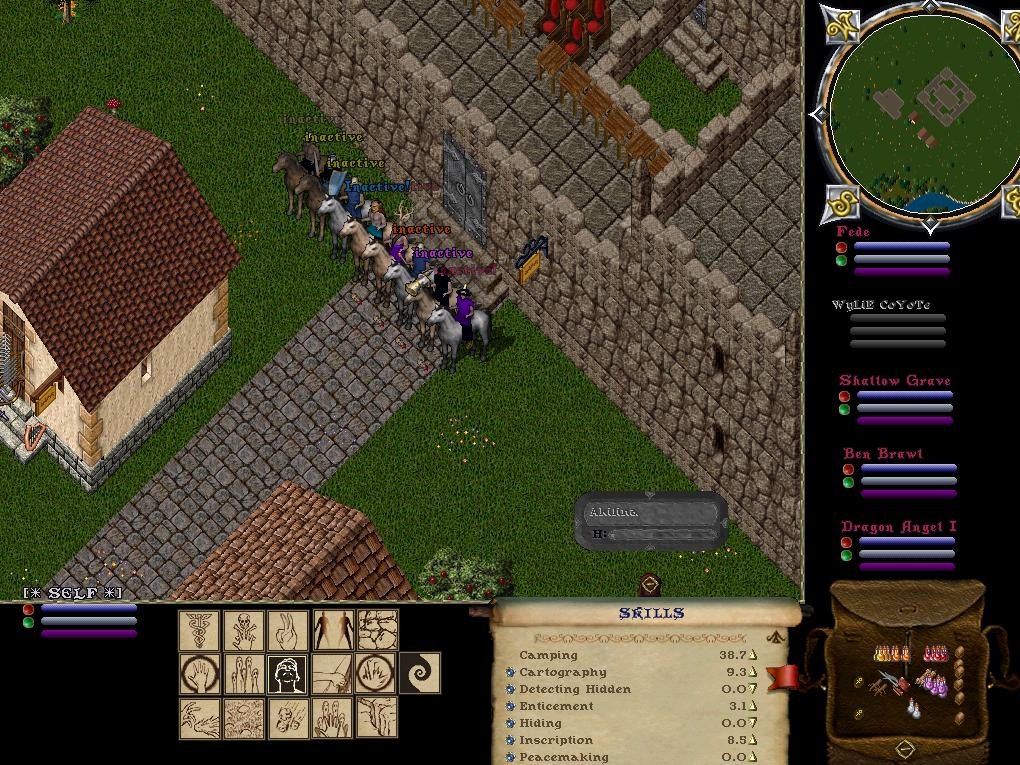The width and height of the screenshot is (1020, 765).
Task: Collapse the Skills scroll group arrow
Action: click(x=774, y=636)
